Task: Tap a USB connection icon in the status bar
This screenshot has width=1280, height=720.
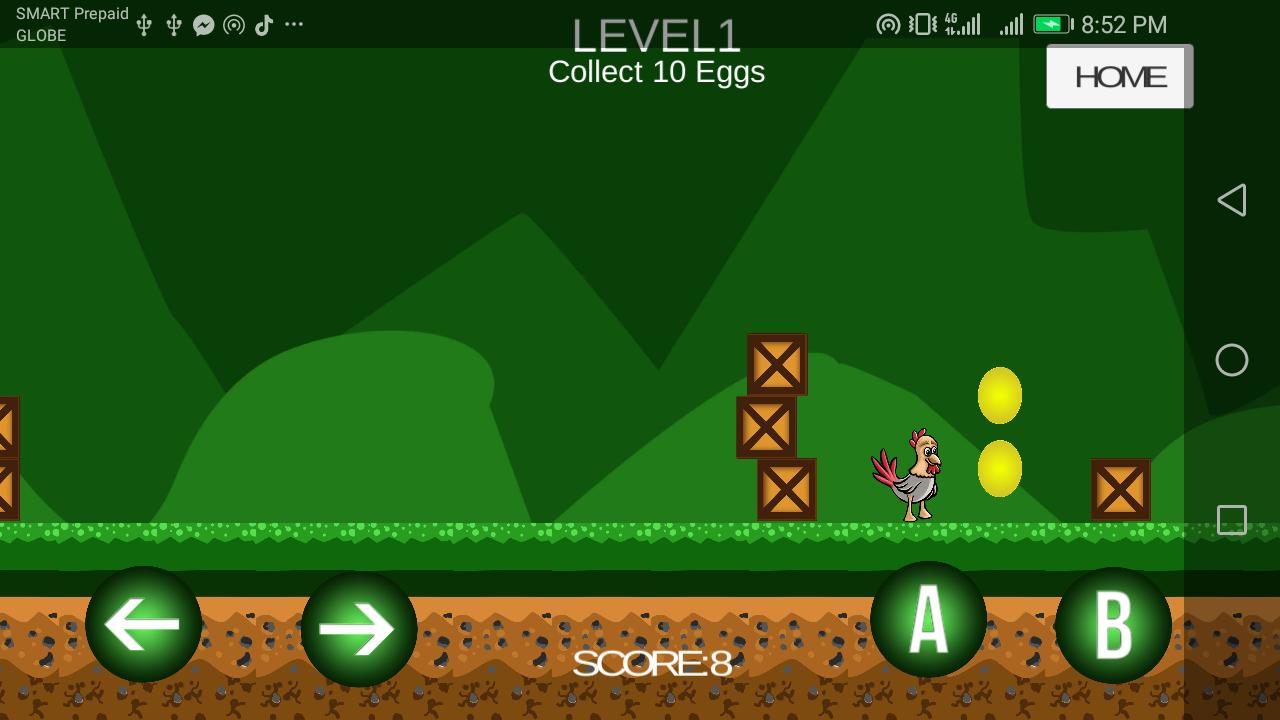Action: coord(144,23)
